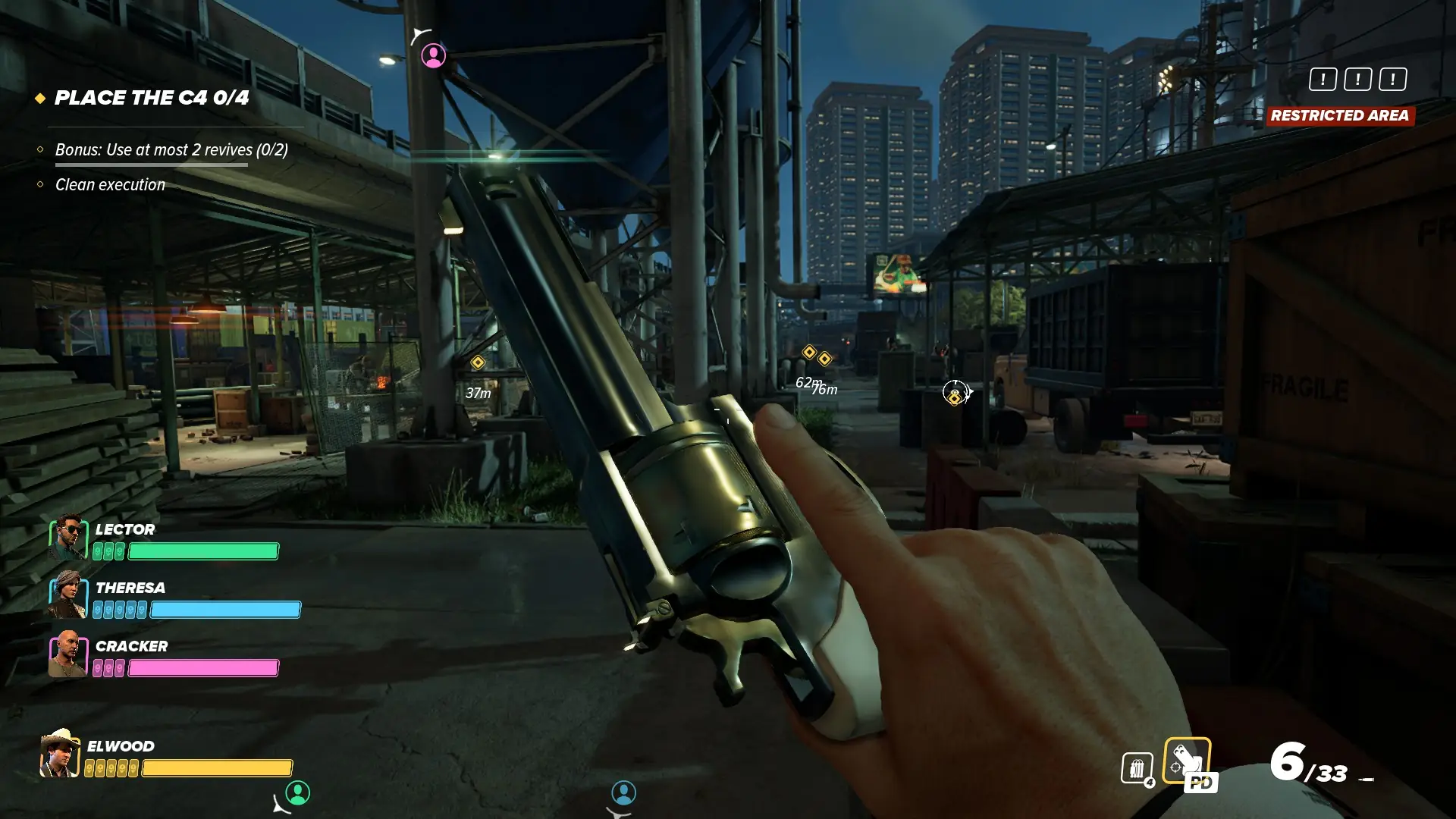Select Lector's teammate portrait
This screenshot has height=819, width=1456.
point(68,538)
